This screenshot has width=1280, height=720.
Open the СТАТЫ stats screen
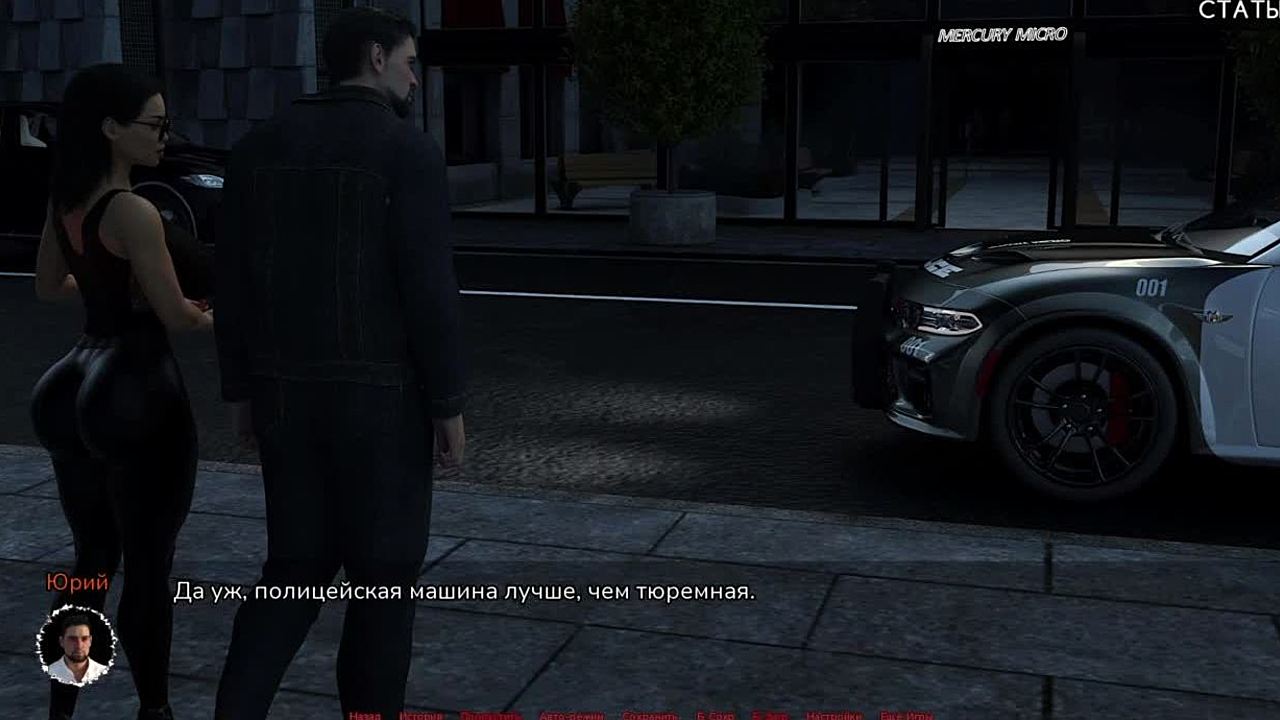[1239, 11]
